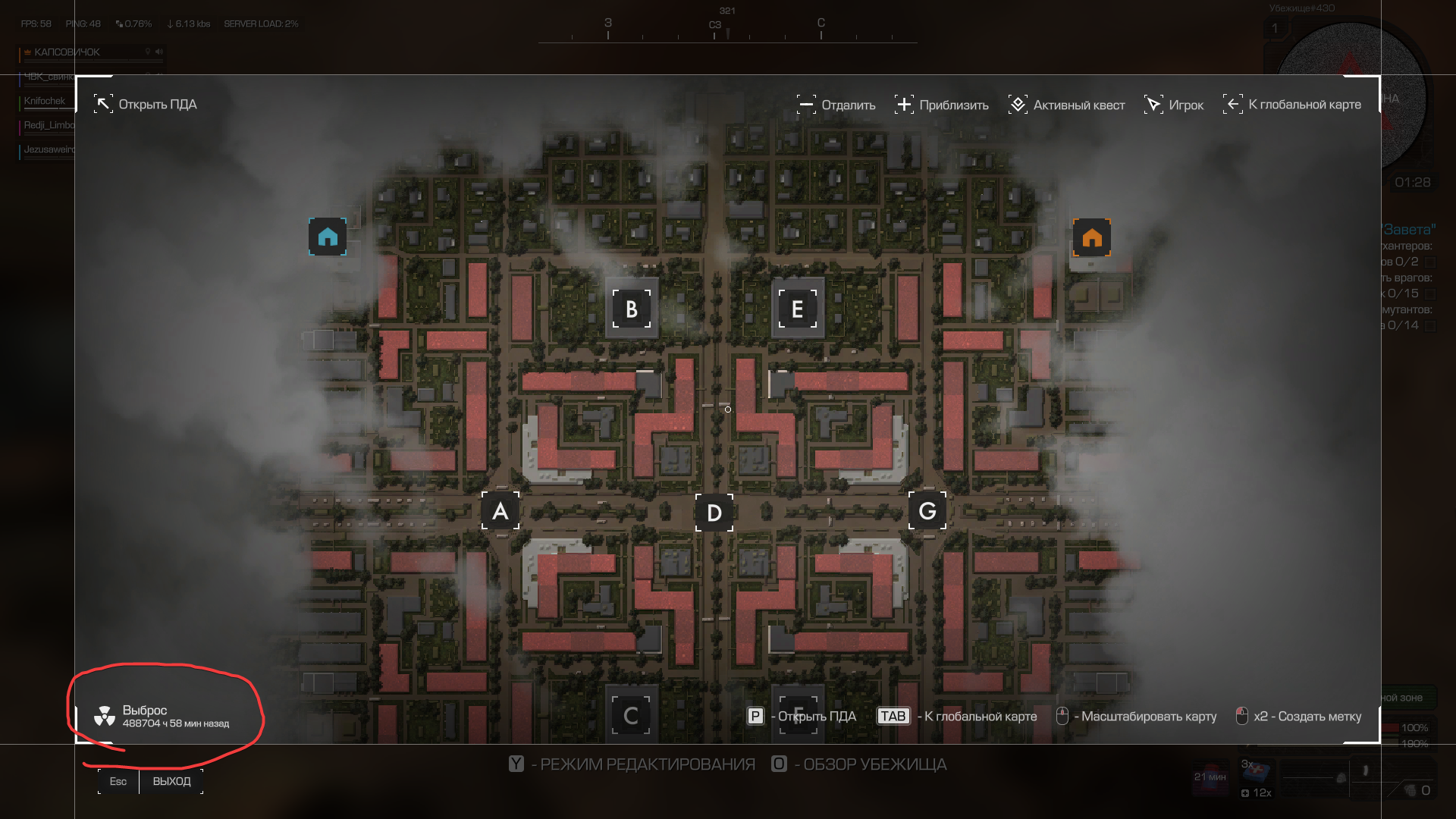Select map point B marker
The height and width of the screenshot is (819, 1456).
(x=632, y=309)
